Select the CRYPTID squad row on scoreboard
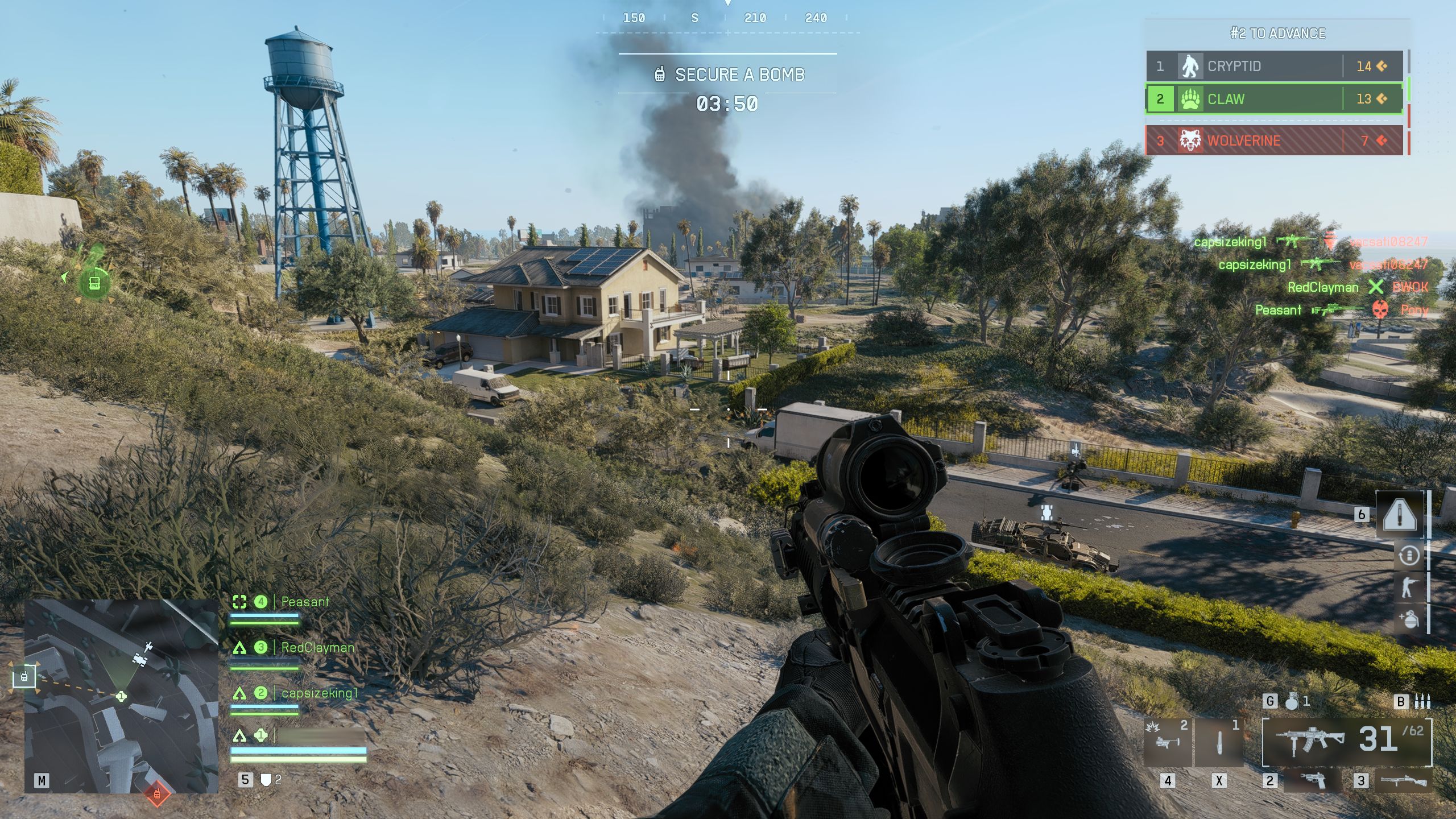This screenshot has height=819, width=1456. coord(1274,67)
